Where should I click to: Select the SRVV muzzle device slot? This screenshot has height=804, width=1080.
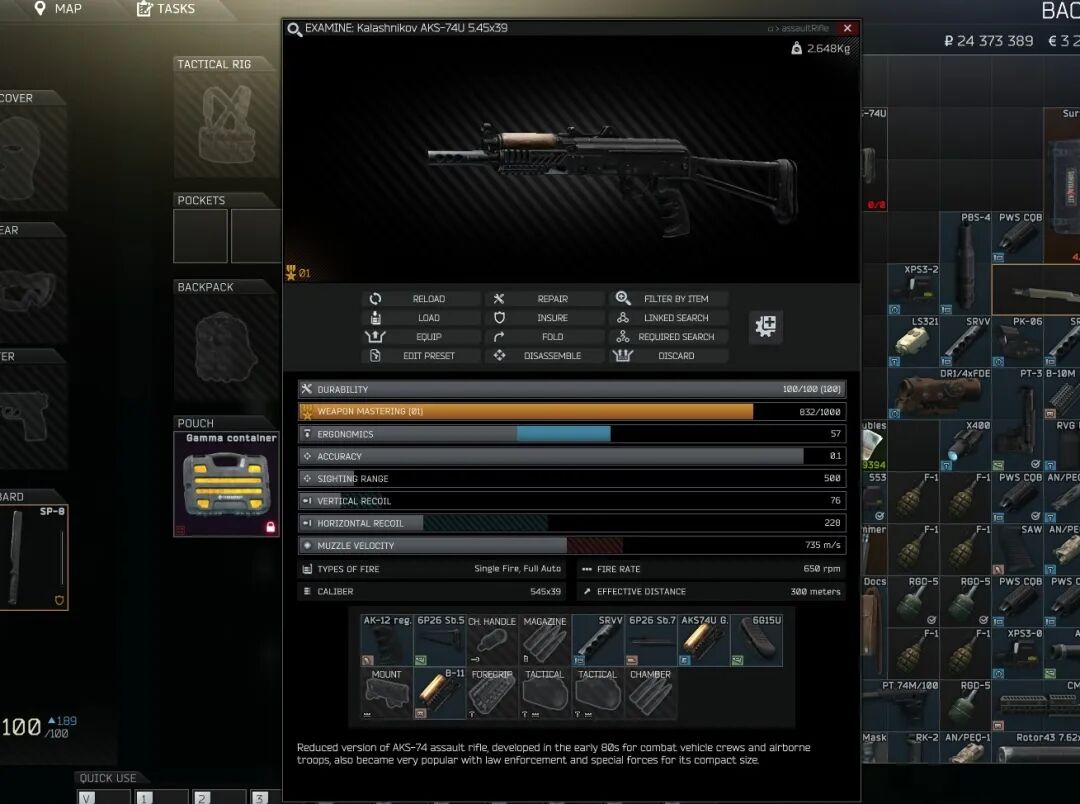(x=598, y=641)
